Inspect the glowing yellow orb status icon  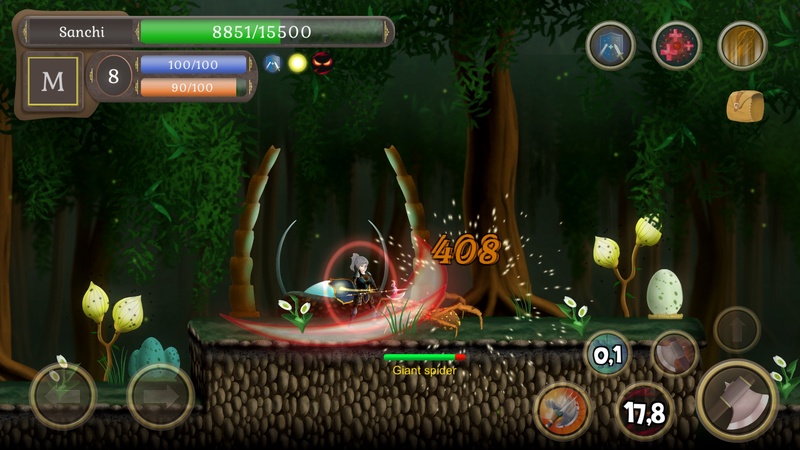point(297,63)
